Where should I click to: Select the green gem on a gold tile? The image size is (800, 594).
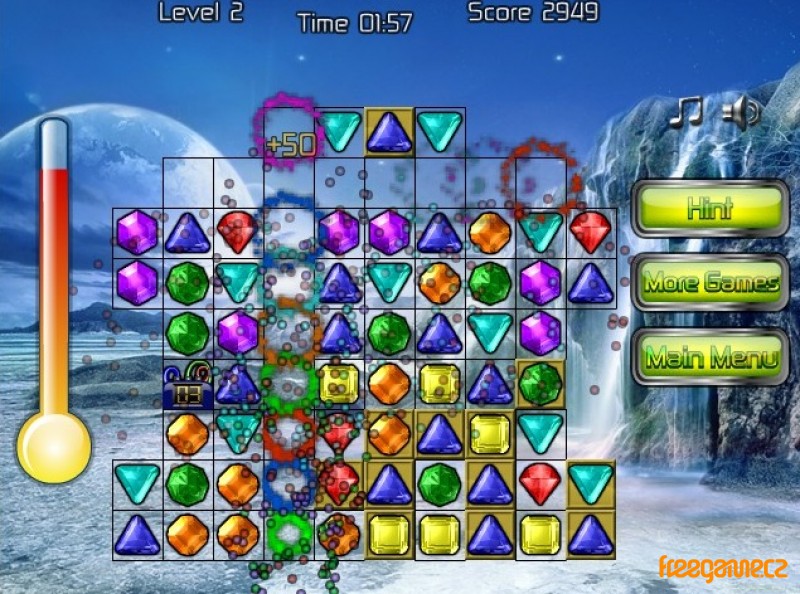pyautogui.click(x=540, y=383)
